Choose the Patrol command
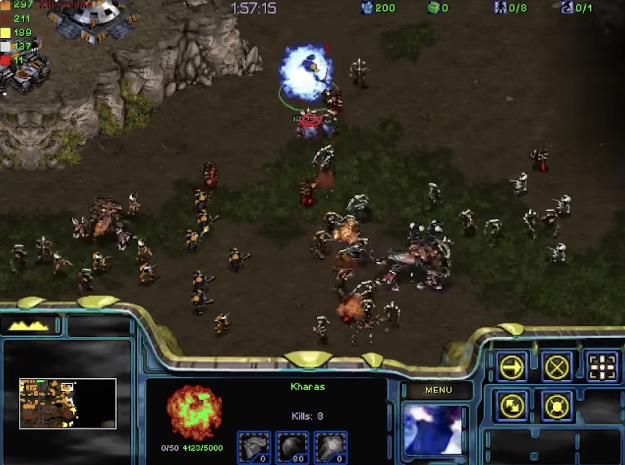 512,406
